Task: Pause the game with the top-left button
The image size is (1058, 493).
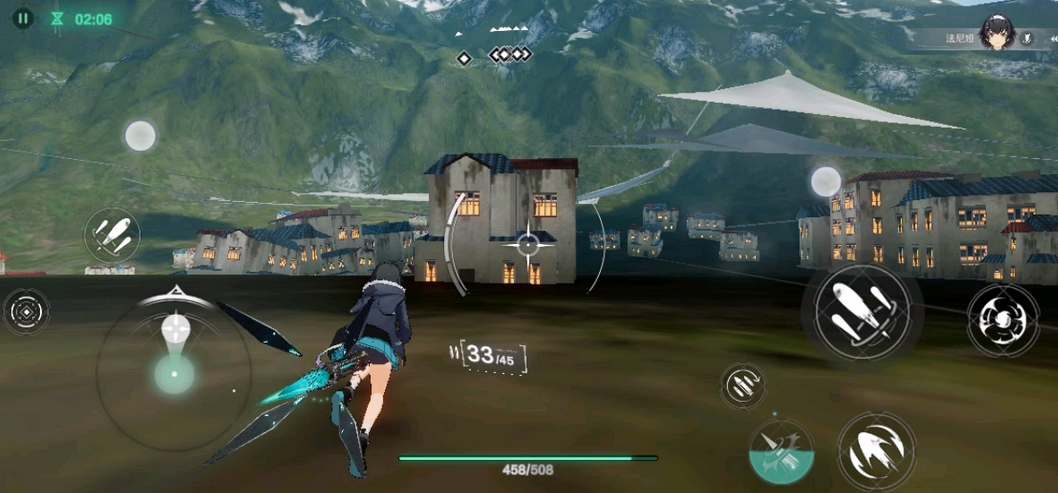Action: pos(23,18)
